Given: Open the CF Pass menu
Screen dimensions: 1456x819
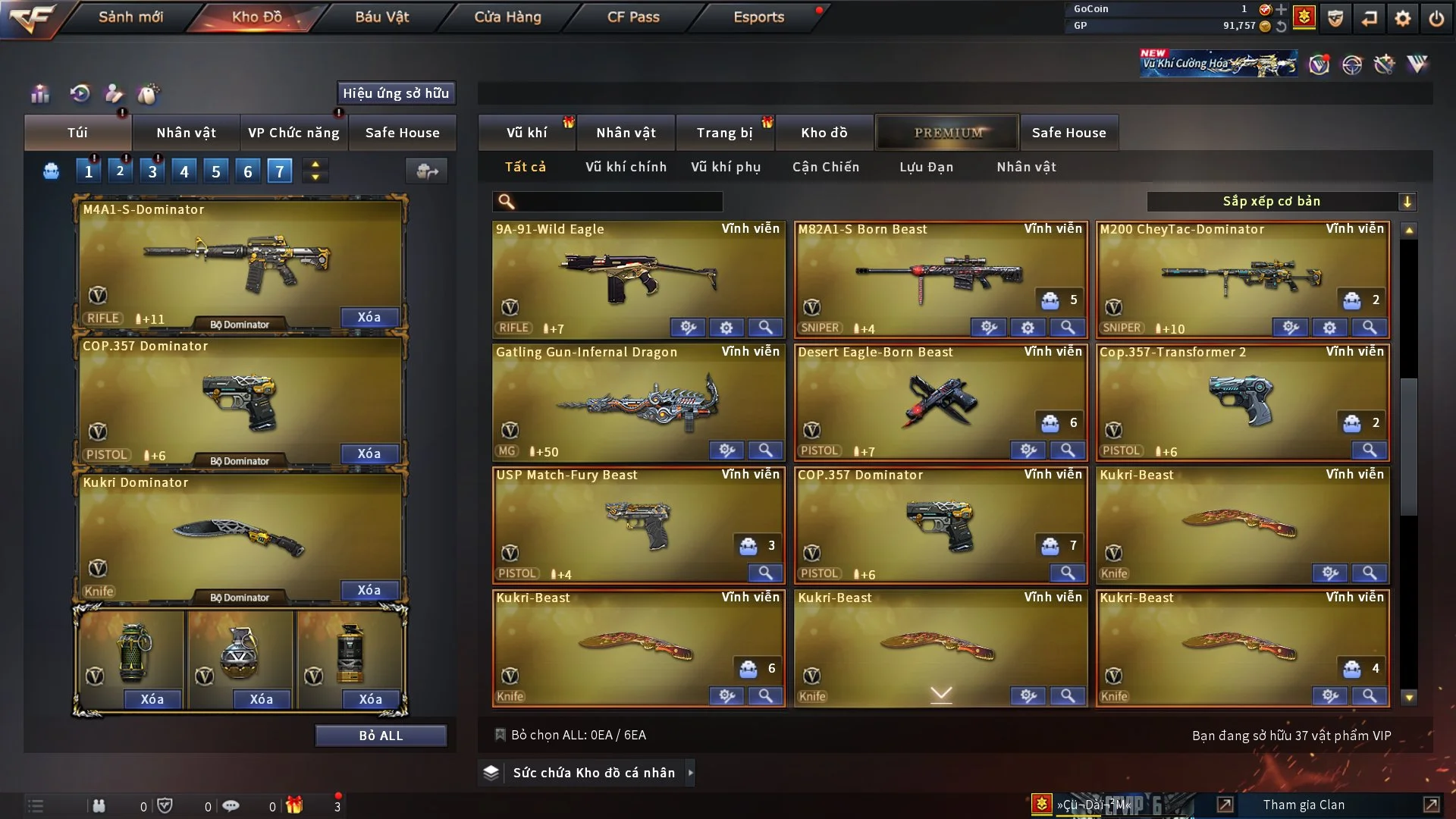Looking at the screenshot, I should point(633,17).
